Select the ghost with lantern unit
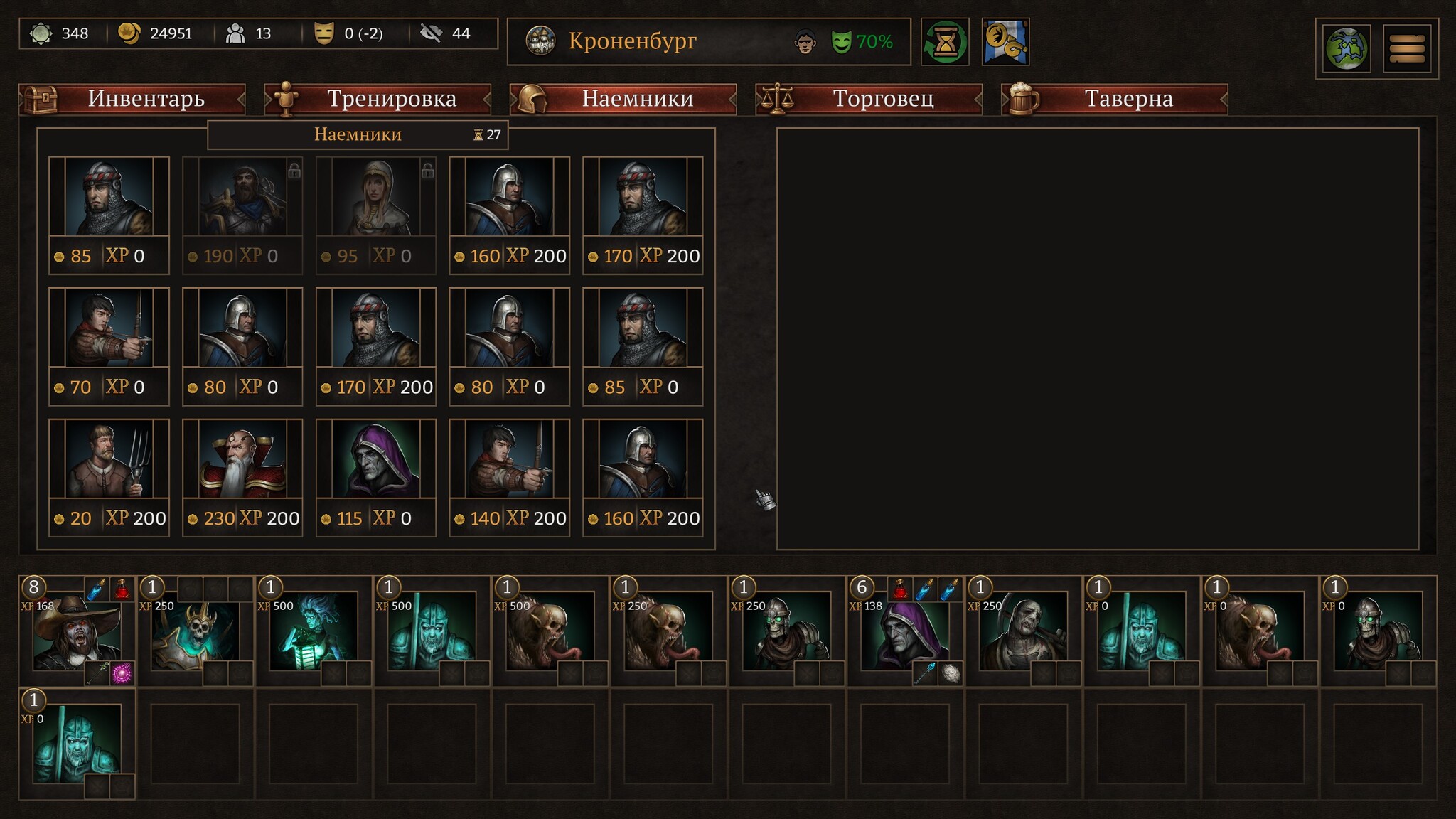This screenshot has height=819, width=1456. point(314,631)
